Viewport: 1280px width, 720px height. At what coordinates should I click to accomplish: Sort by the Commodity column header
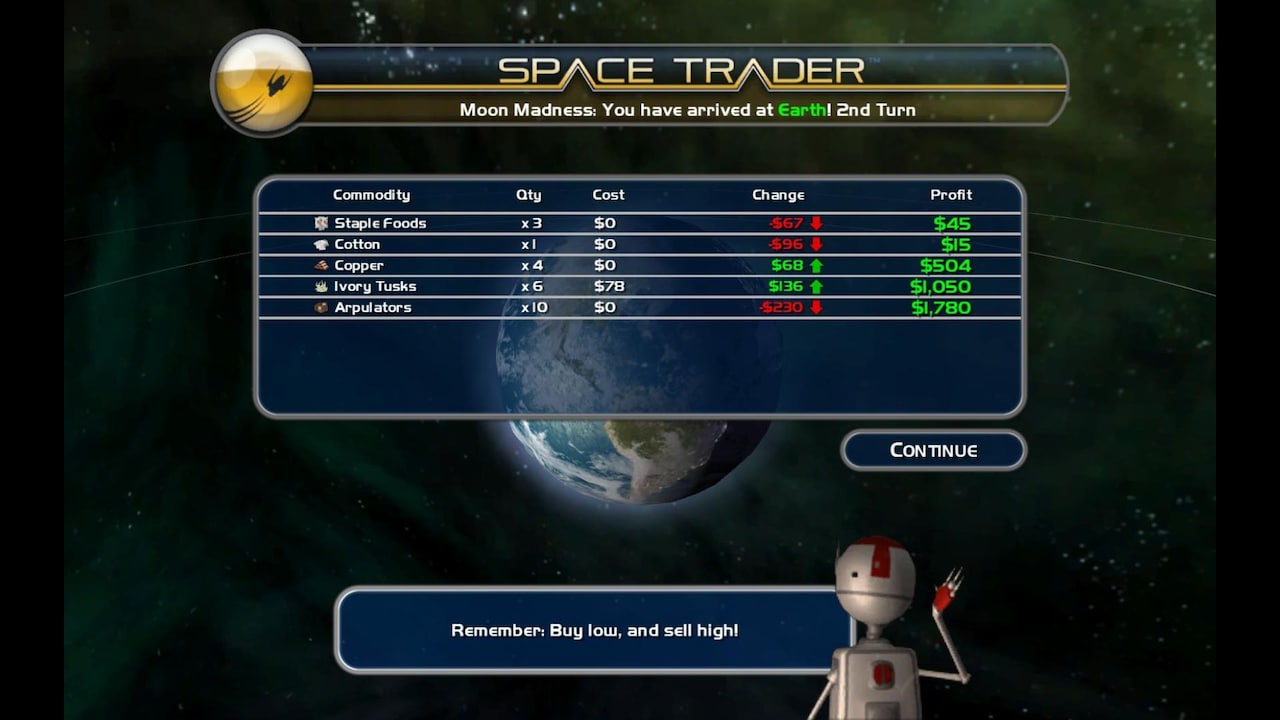point(372,195)
